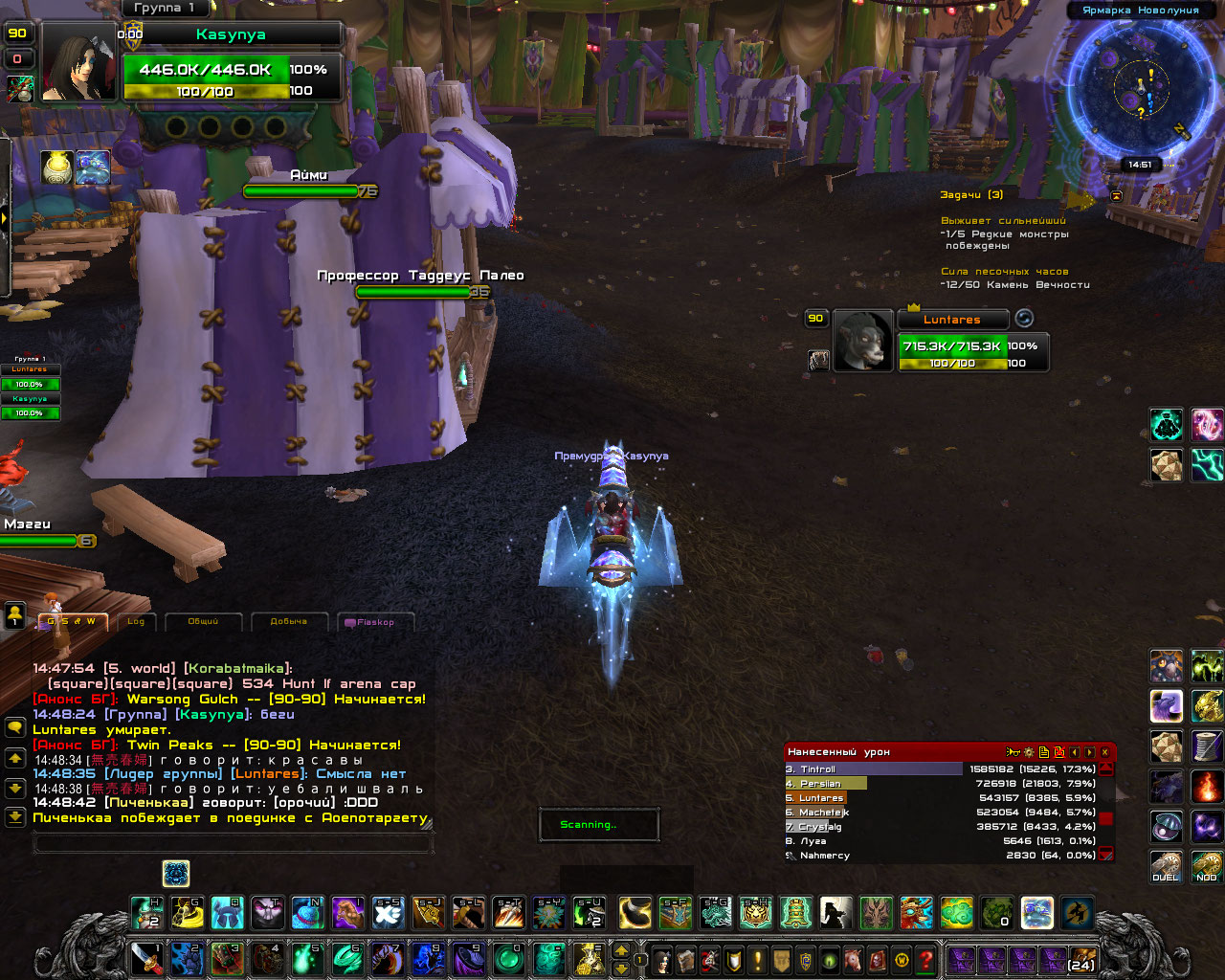Activate the NOD macro button
The image size is (1225, 980).
click(x=1207, y=867)
